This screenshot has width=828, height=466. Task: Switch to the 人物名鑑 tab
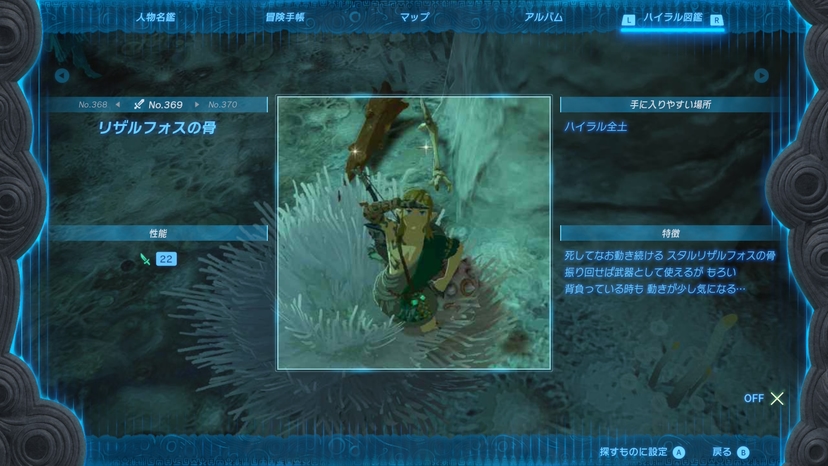[x=155, y=18]
